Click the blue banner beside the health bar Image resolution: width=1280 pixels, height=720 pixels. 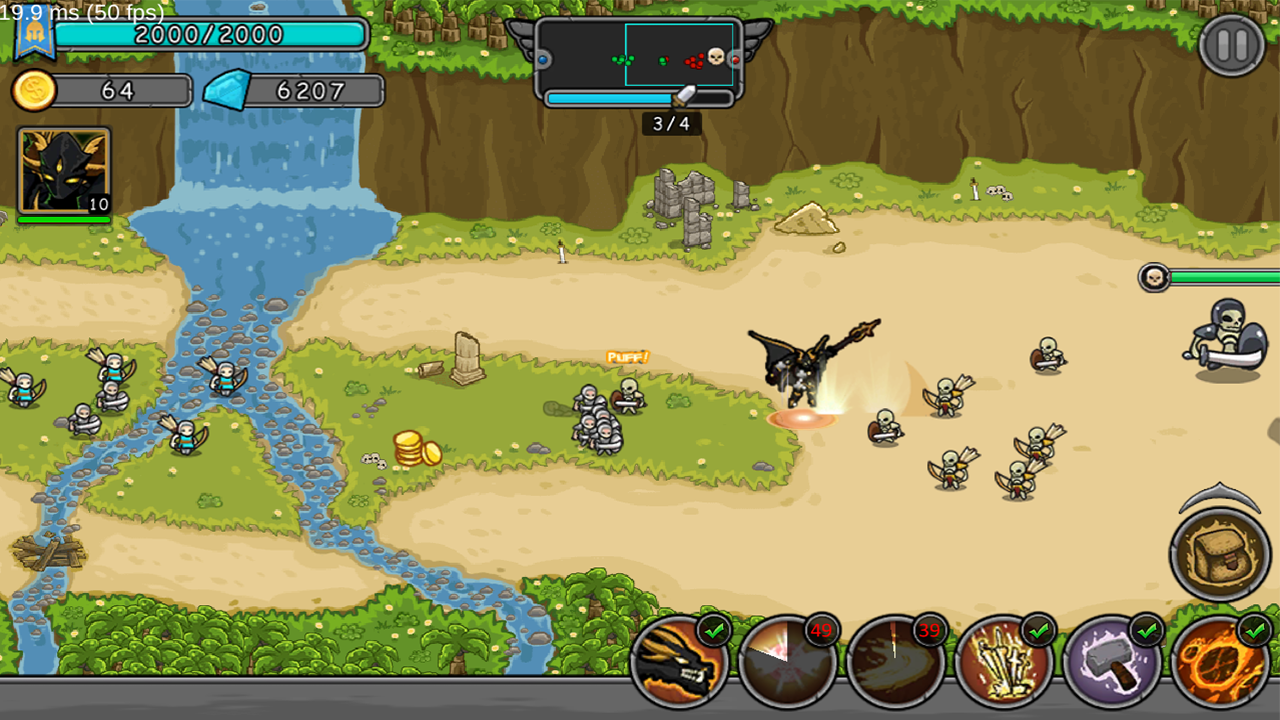point(35,33)
